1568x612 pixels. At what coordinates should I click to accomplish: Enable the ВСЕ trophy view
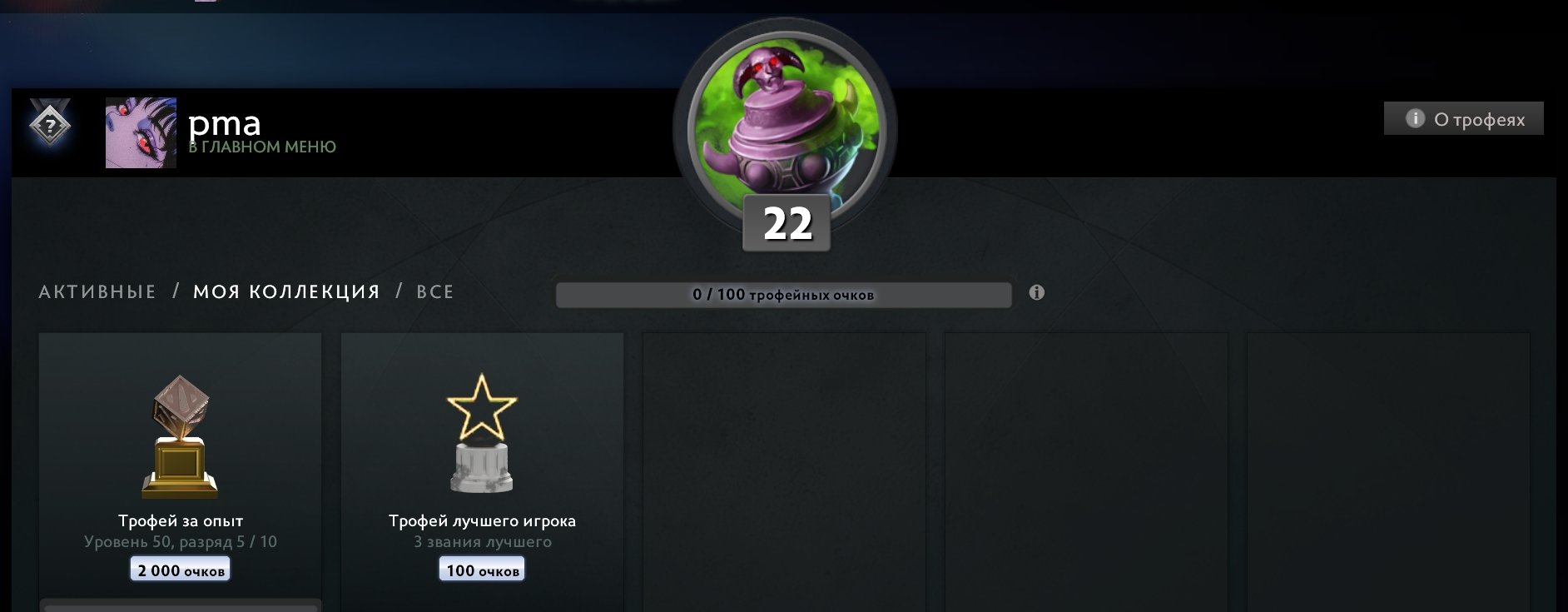tap(434, 291)
